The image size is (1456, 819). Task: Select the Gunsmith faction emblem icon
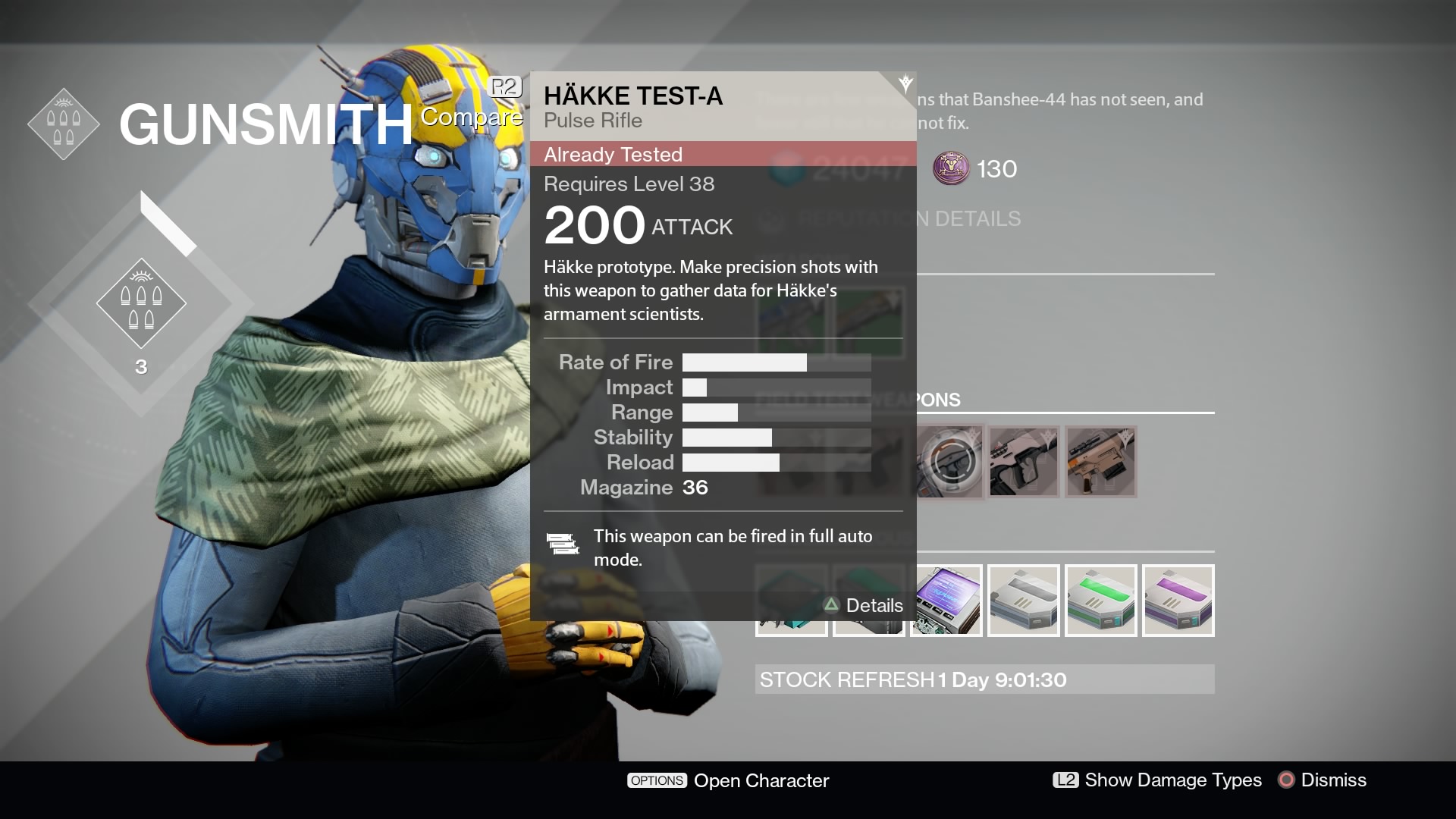pos(64,123)
